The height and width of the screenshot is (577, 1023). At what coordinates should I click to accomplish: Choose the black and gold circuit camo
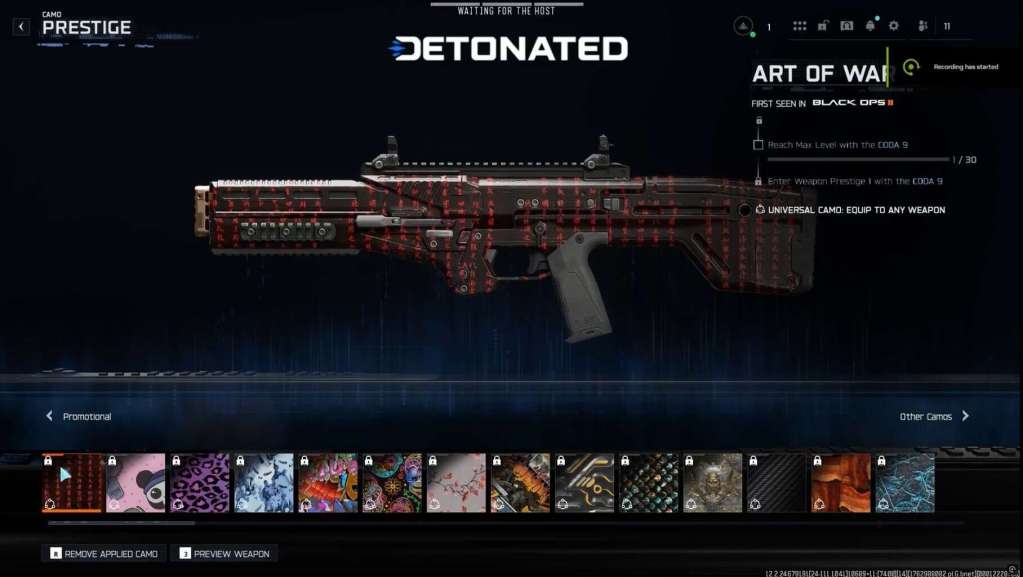pyautogui.click(x=585, y=483)
